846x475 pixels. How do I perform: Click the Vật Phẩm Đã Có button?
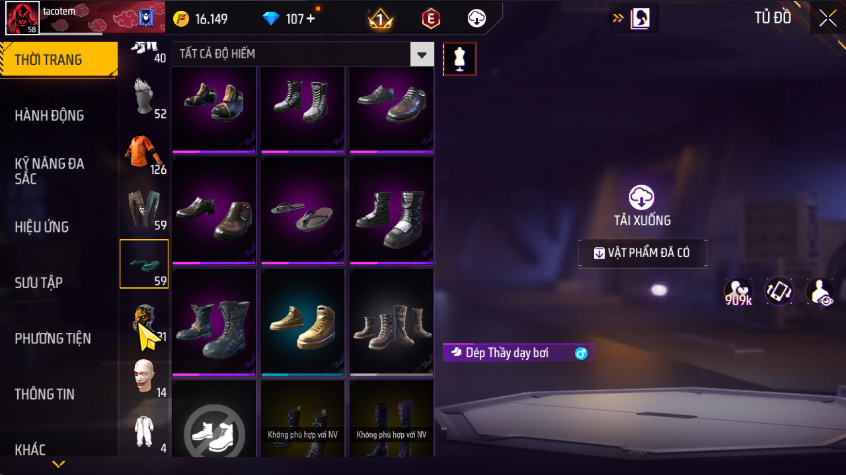[642, 253]
